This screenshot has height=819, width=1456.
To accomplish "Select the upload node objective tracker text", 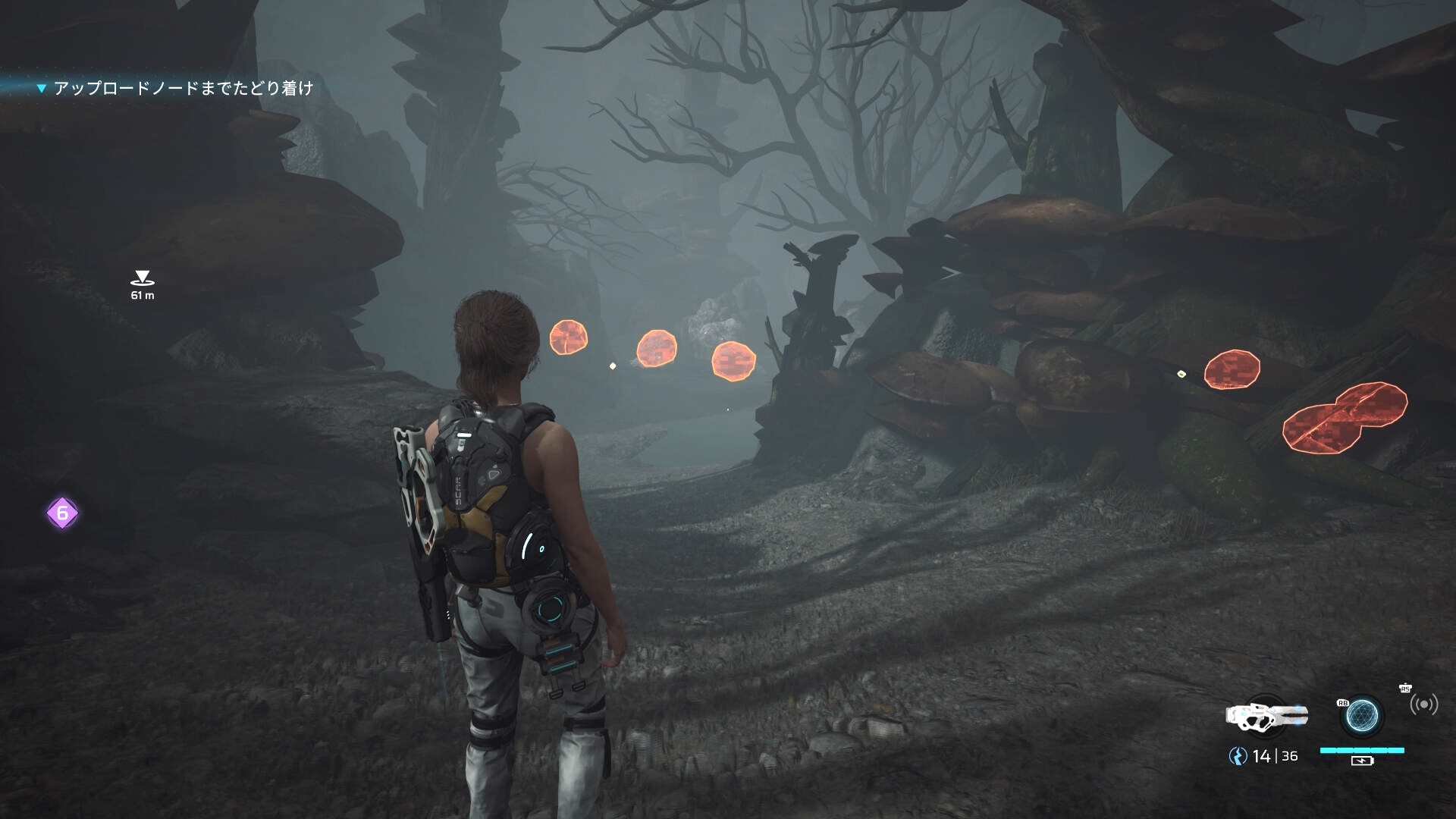I will (x=183, y=89).
